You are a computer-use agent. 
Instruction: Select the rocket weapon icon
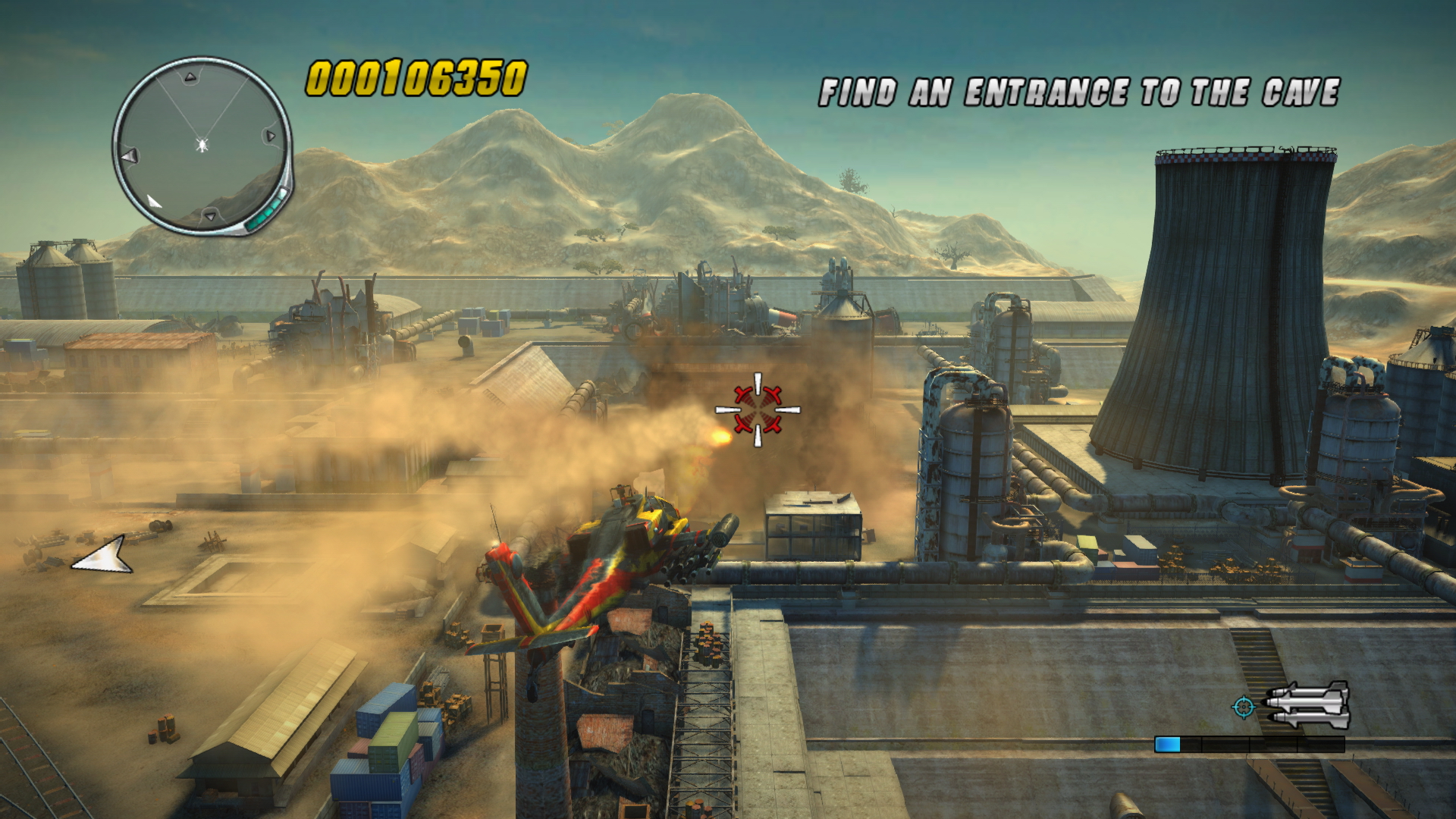coord(1307,706)
